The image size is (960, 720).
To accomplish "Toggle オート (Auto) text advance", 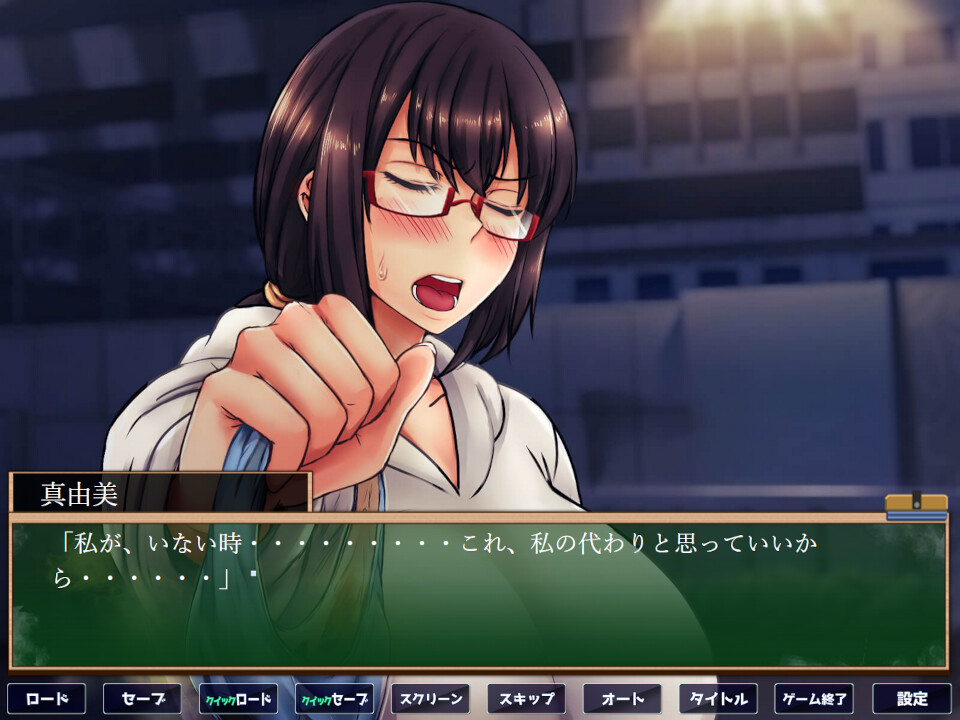I will click(622, 698).
